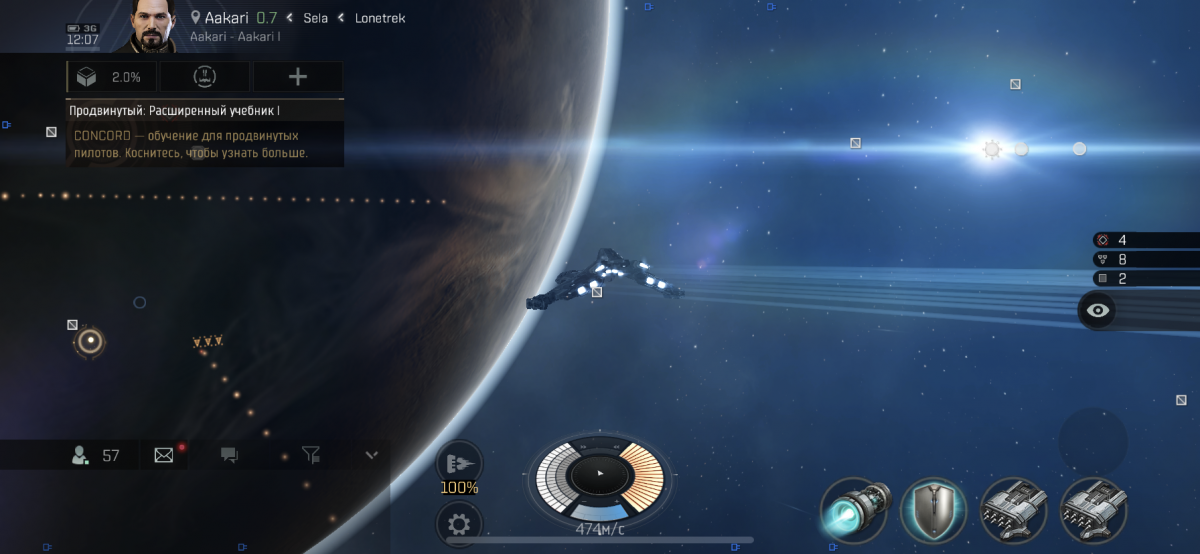1200x554 pixels.
Task: Open the chat speech bubble icon
Action: (229, 456)
